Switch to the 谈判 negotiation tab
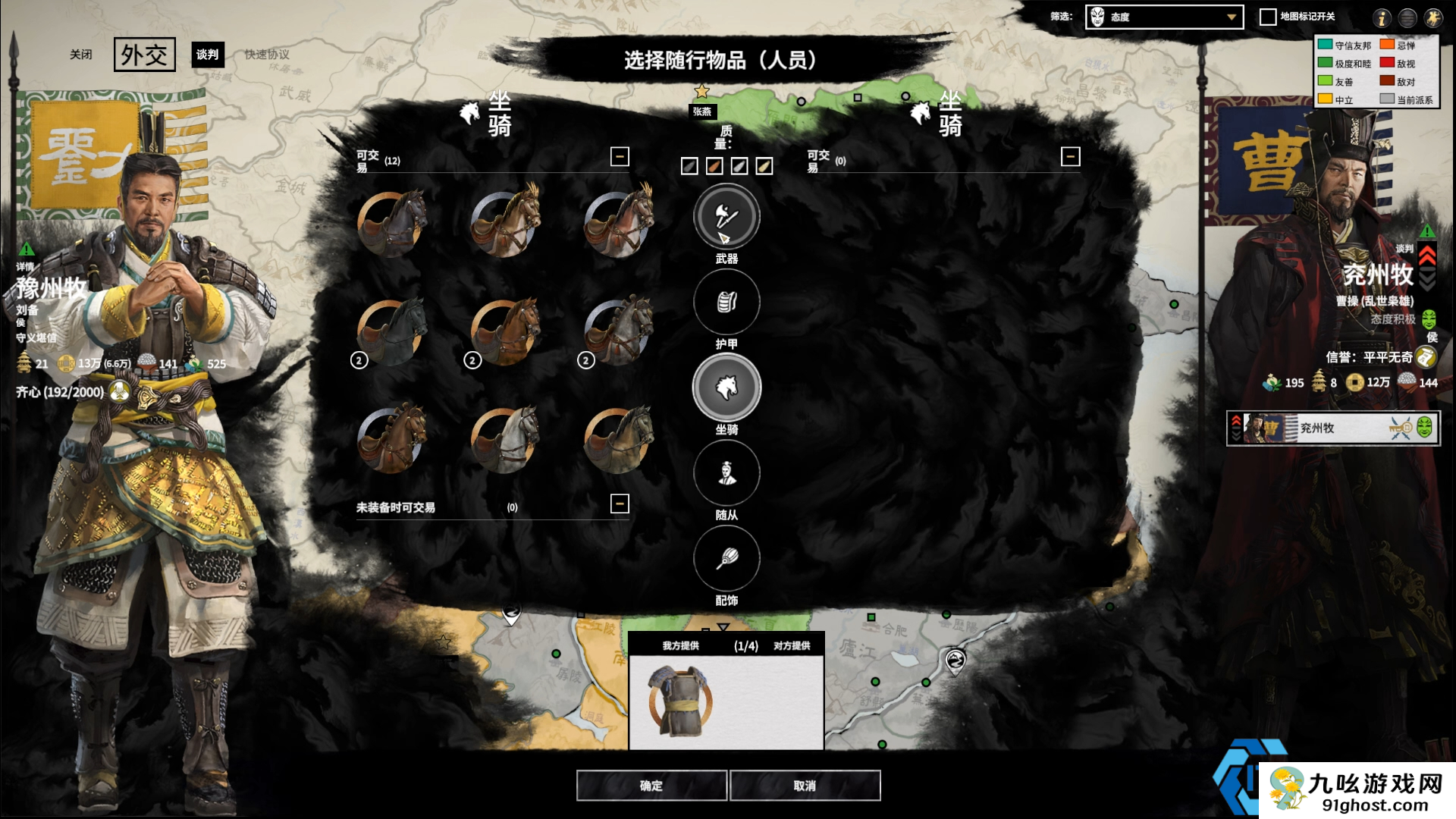This screenshot has height=819, width=1456. click(207, 55)
